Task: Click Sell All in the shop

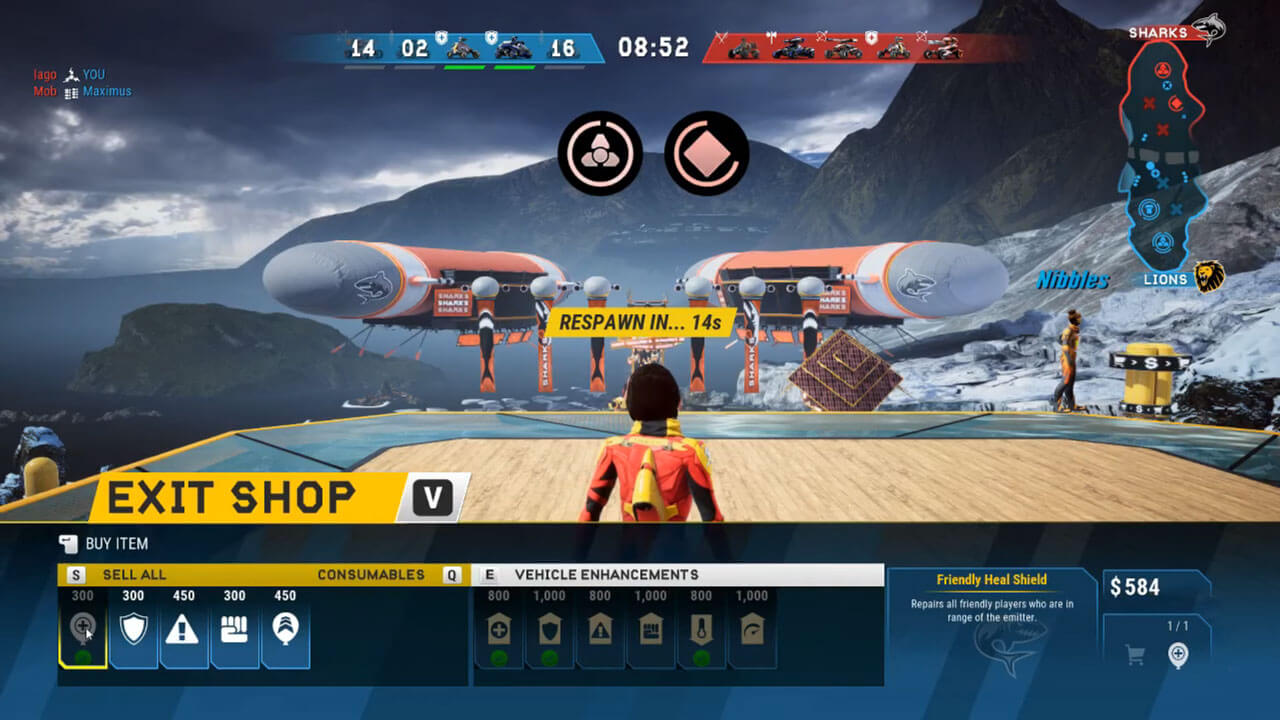Action: [x=134, y=575]
